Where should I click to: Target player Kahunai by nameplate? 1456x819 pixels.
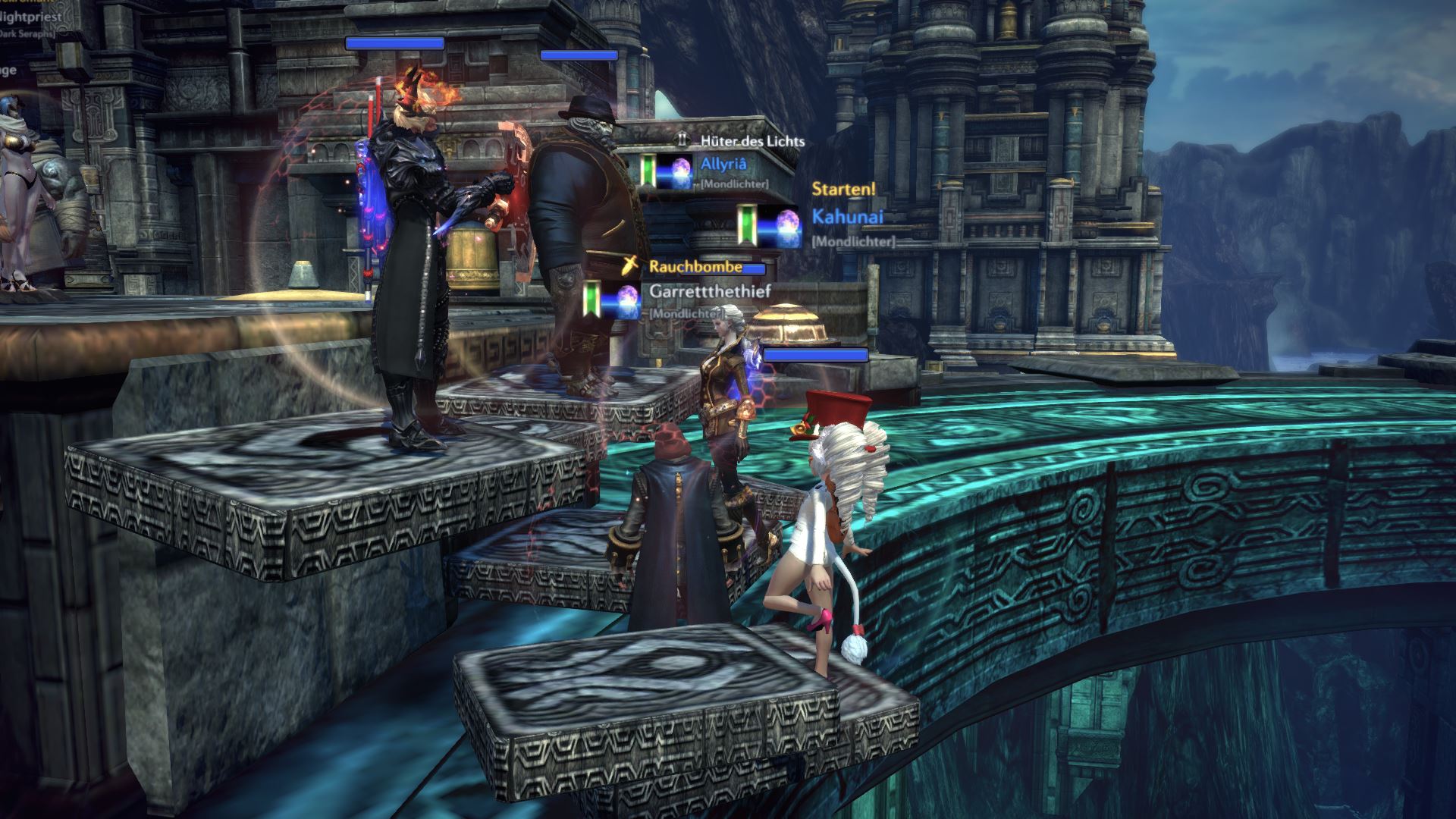tap(847, 217)
